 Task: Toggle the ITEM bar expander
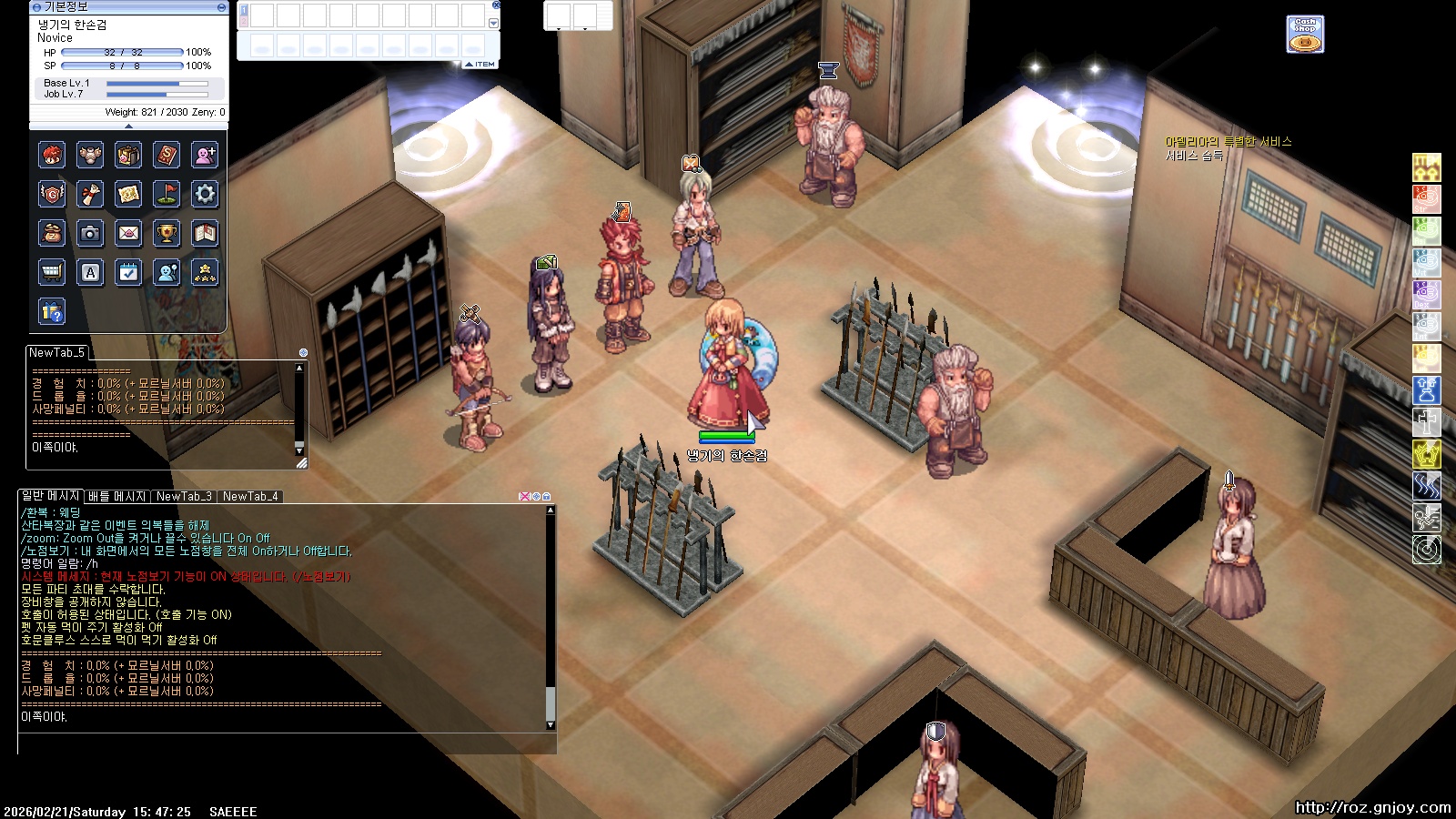pyautogui.click(x=480, y=65)
